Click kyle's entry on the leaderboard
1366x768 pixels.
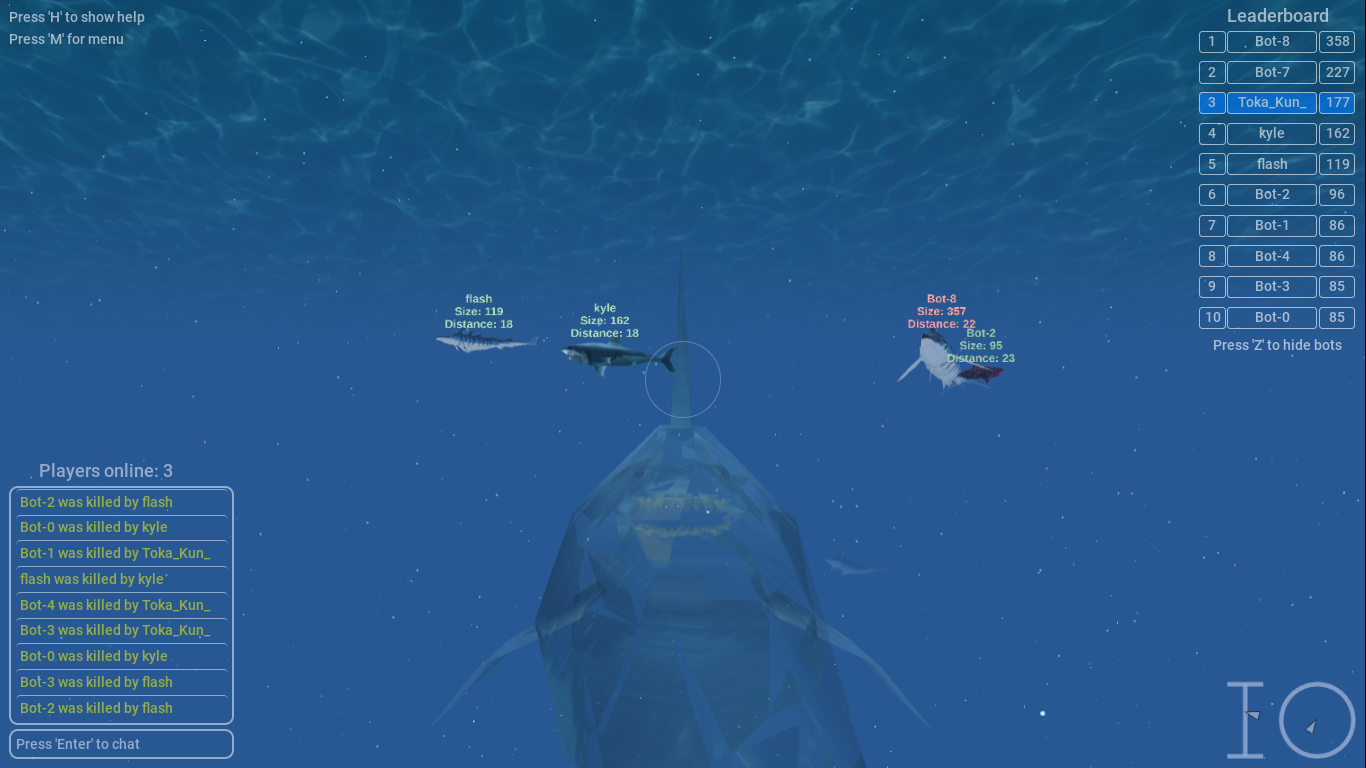pos(1271,133)
